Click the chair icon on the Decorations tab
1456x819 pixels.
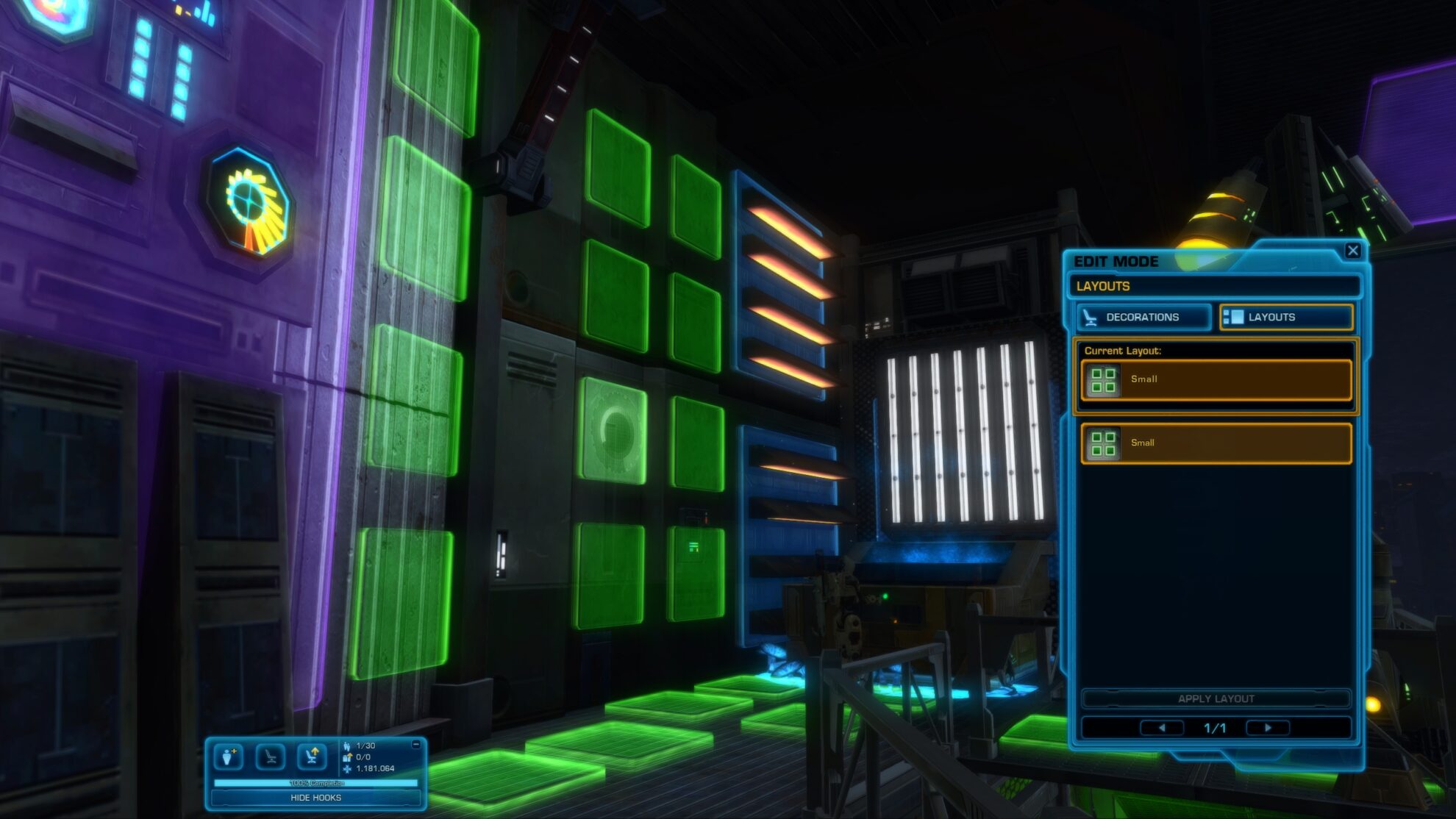click(x=1090, y=318)
